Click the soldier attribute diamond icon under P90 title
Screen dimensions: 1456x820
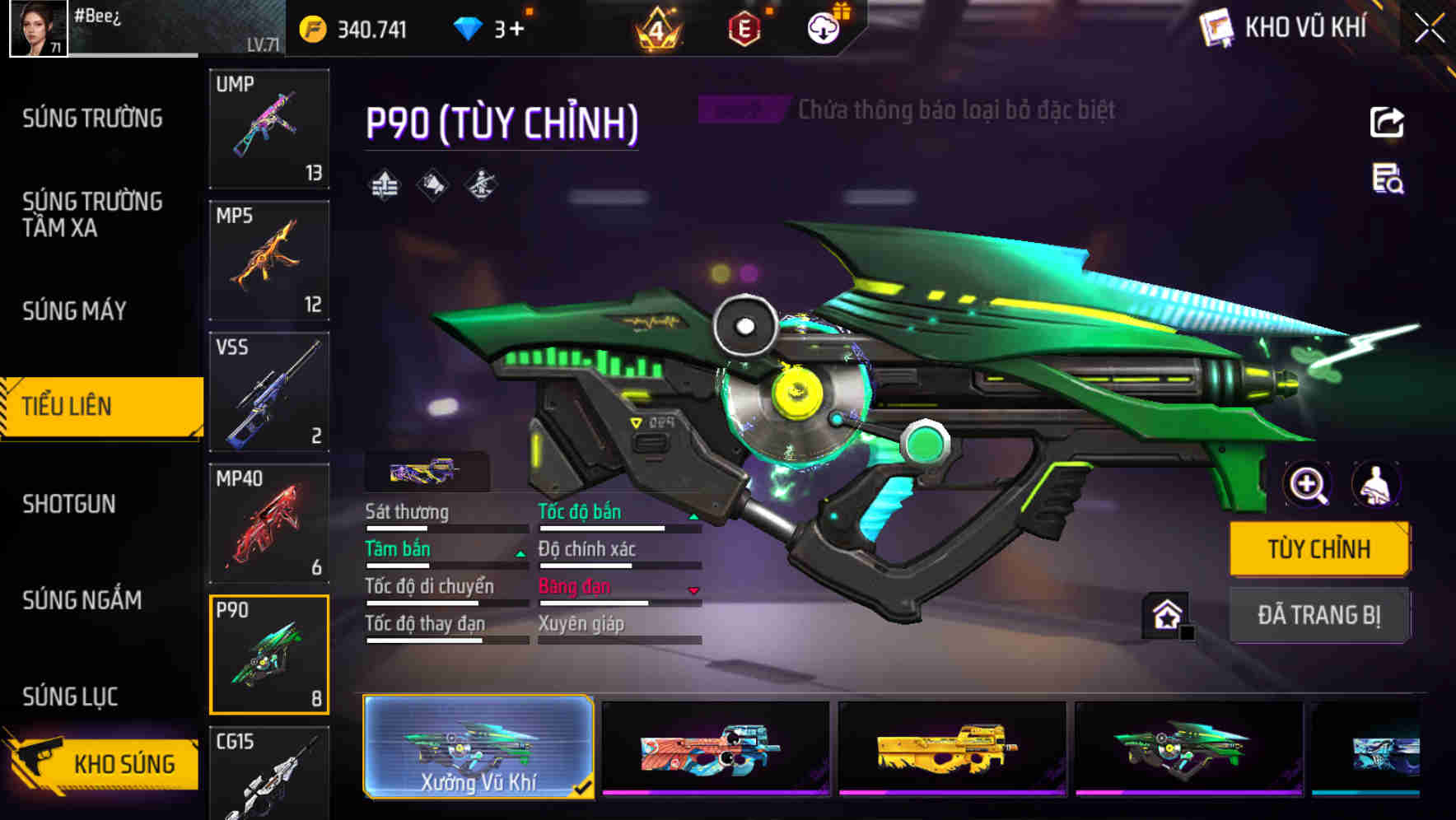coord(482,184)
